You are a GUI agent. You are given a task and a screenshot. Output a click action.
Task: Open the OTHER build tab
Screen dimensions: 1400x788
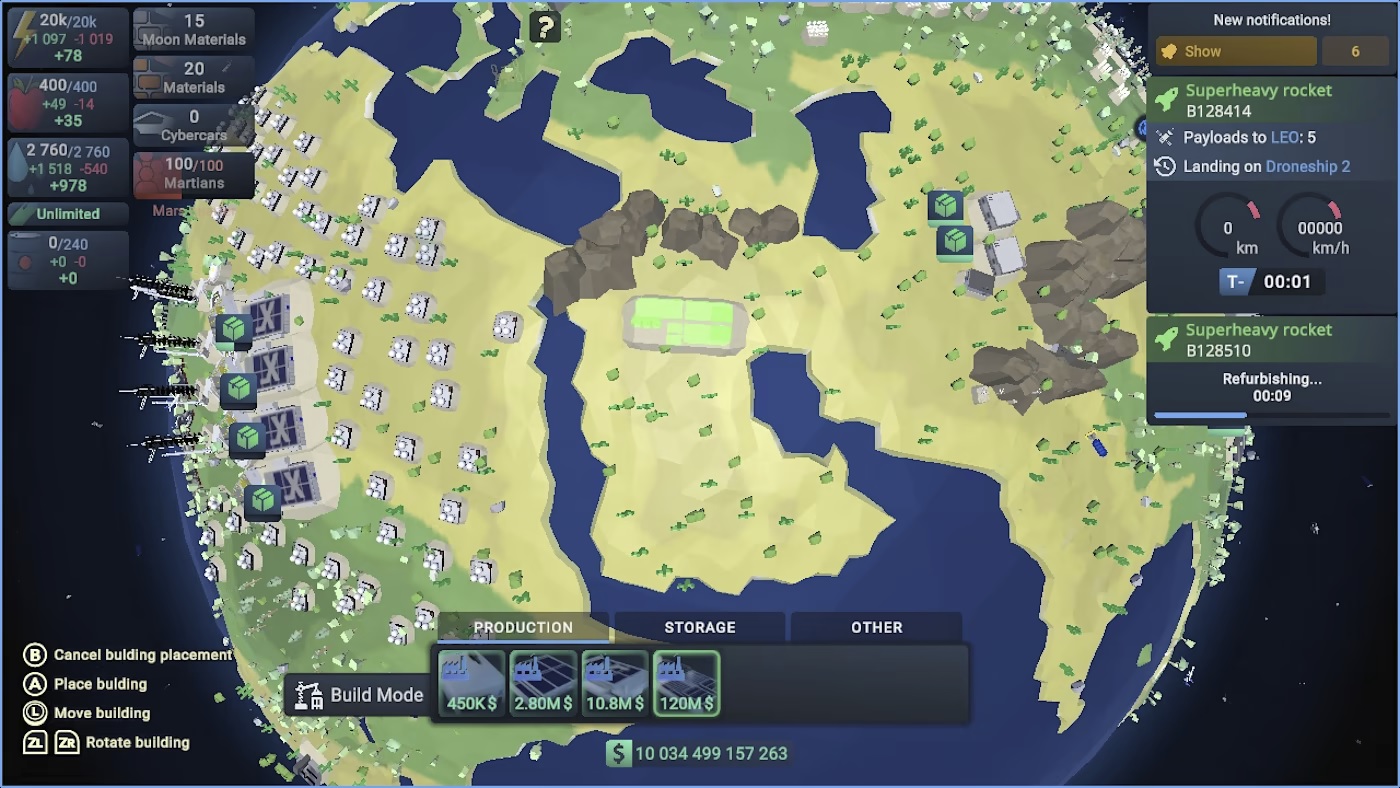coord(876,627)
